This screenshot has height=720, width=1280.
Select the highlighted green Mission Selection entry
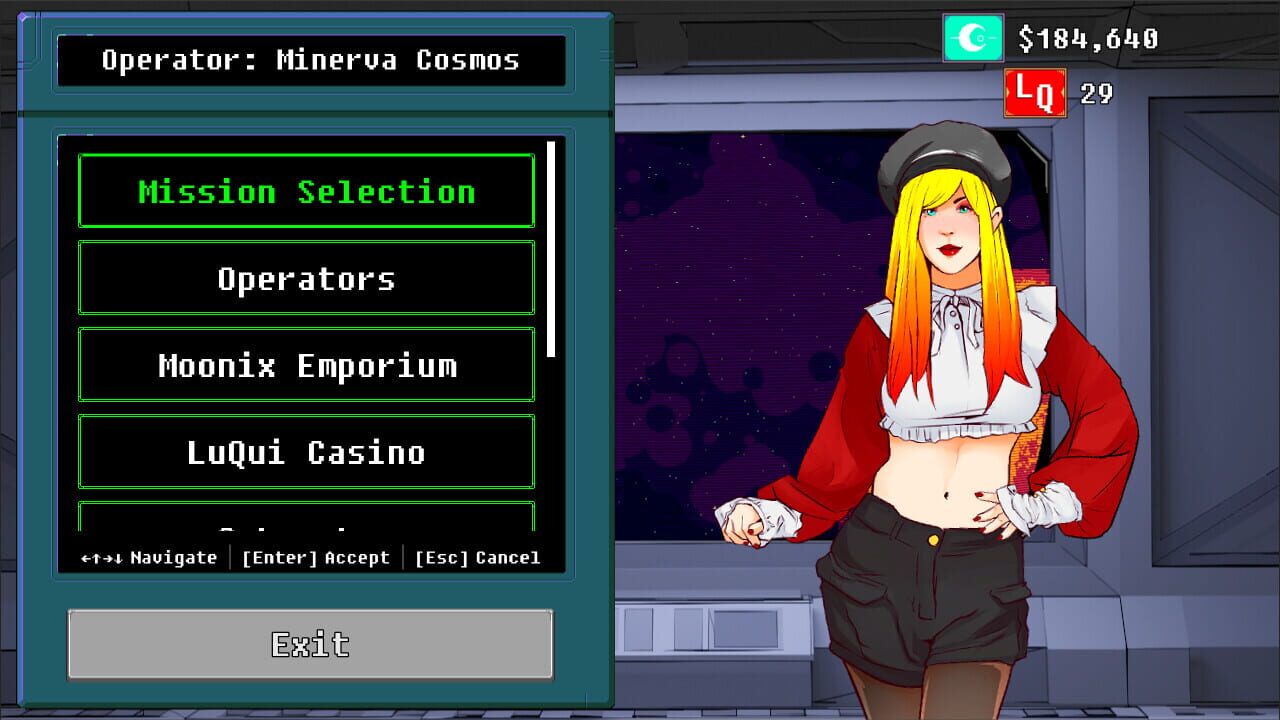point(306,190)
